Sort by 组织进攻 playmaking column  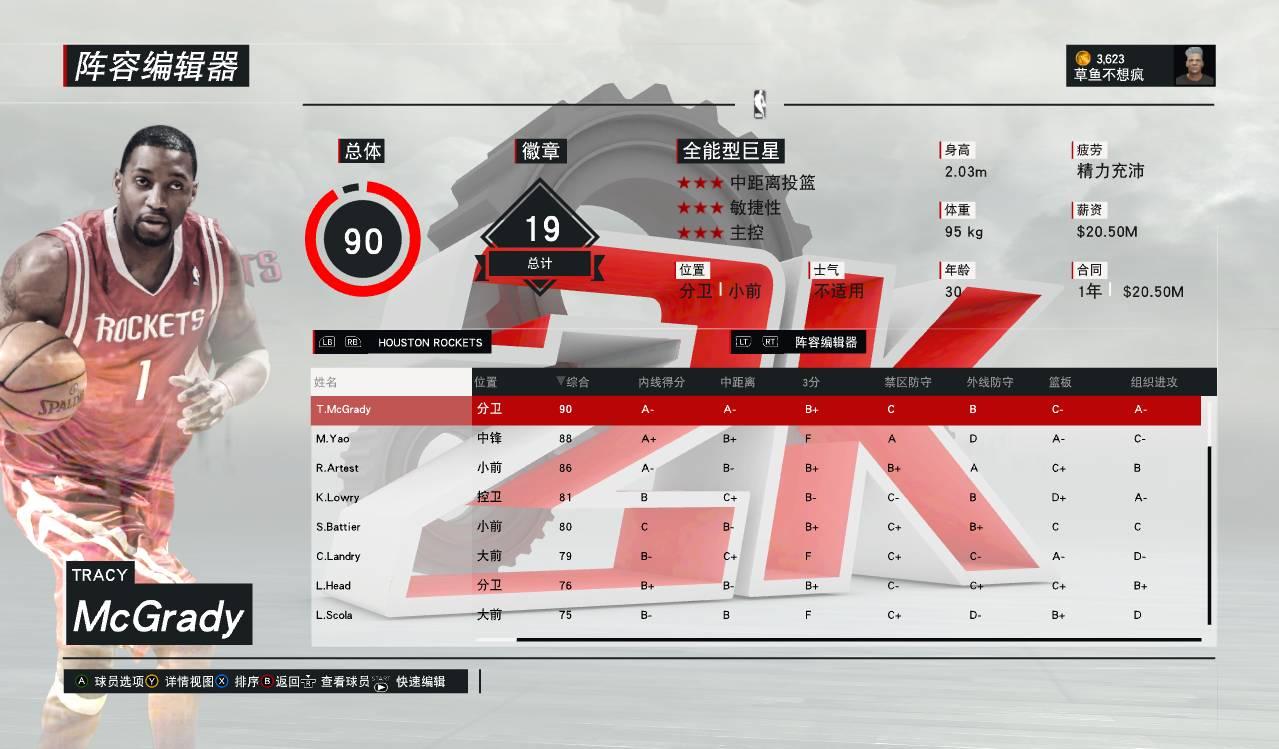click(x=1154, y=382)
